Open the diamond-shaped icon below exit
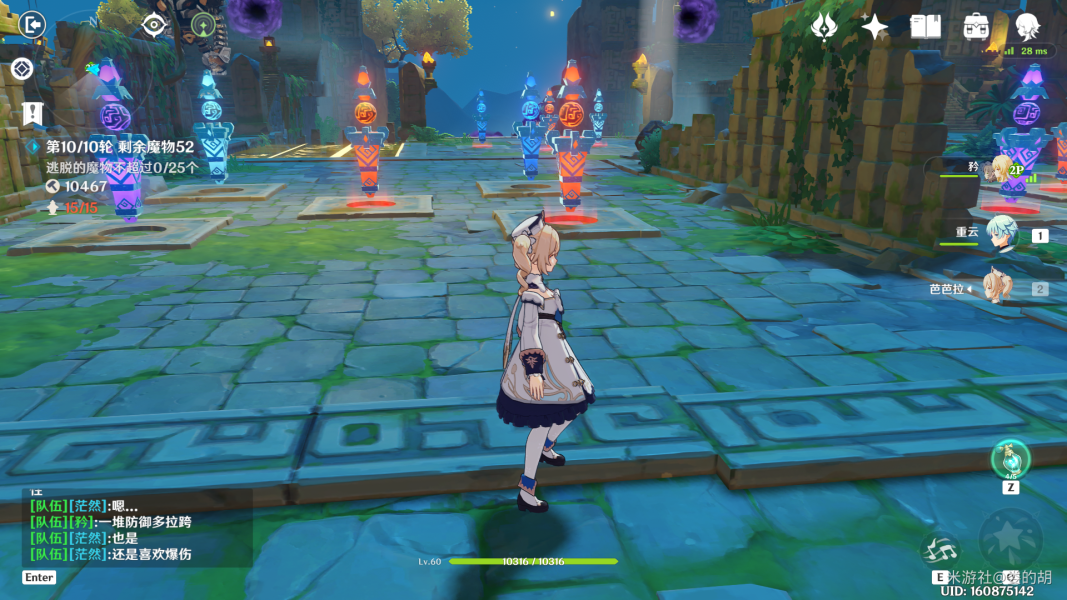The height and width of the screenshot is (600, 1067). coord(22,69)
